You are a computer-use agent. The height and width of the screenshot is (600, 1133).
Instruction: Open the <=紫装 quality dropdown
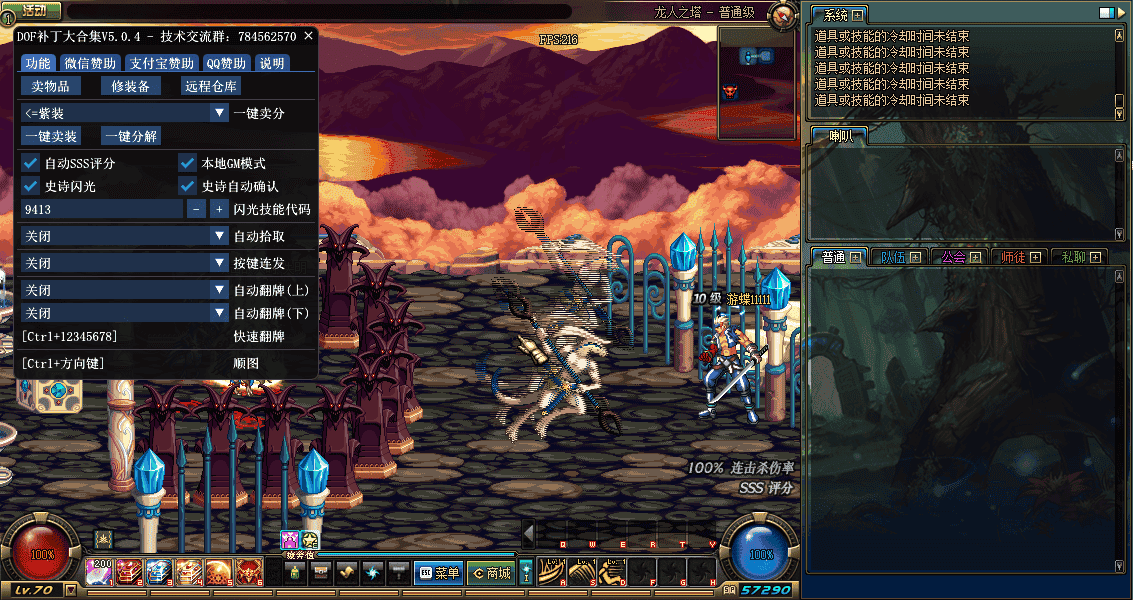[125, 113]
